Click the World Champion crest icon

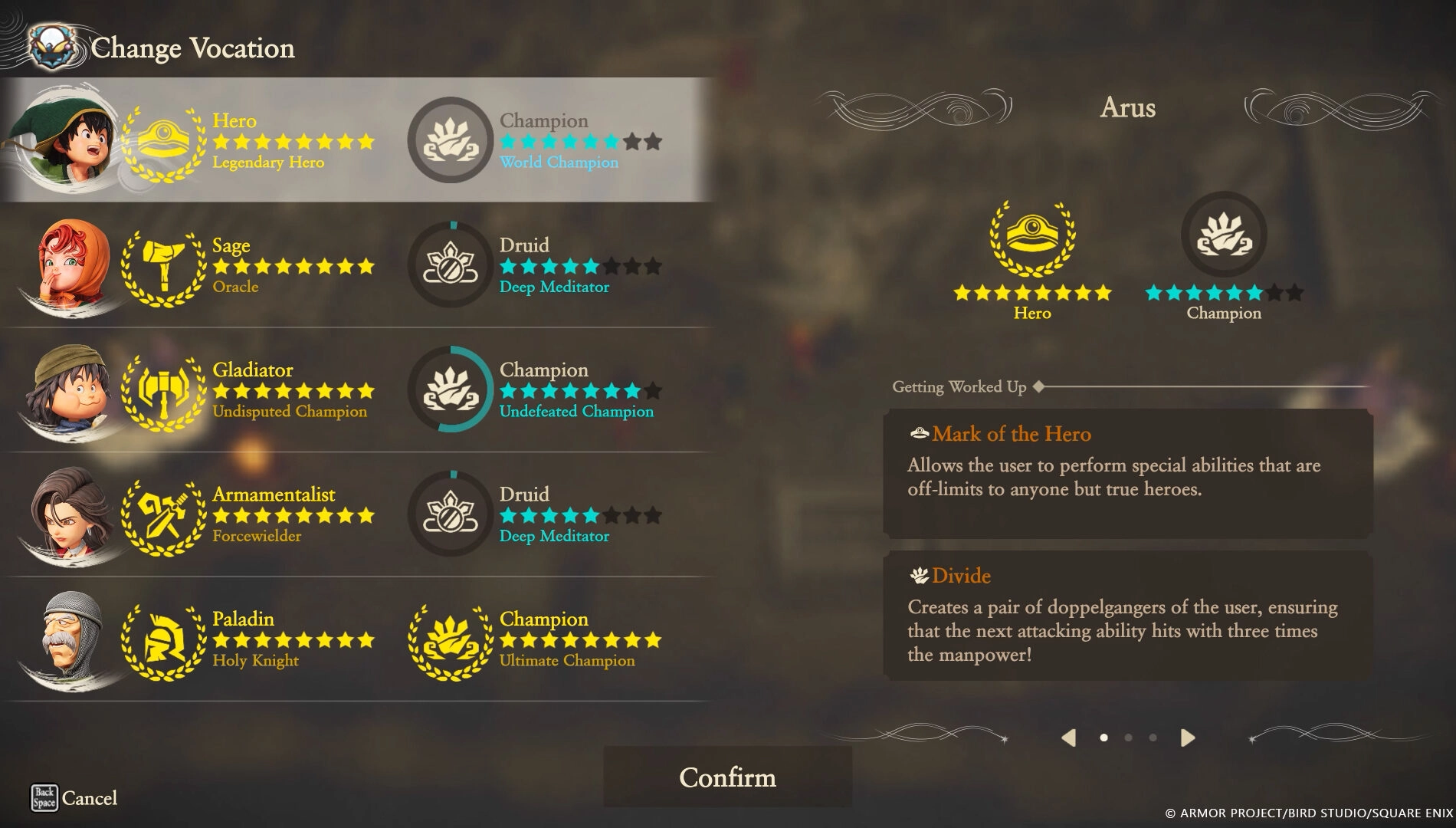[x=451, y=139]
